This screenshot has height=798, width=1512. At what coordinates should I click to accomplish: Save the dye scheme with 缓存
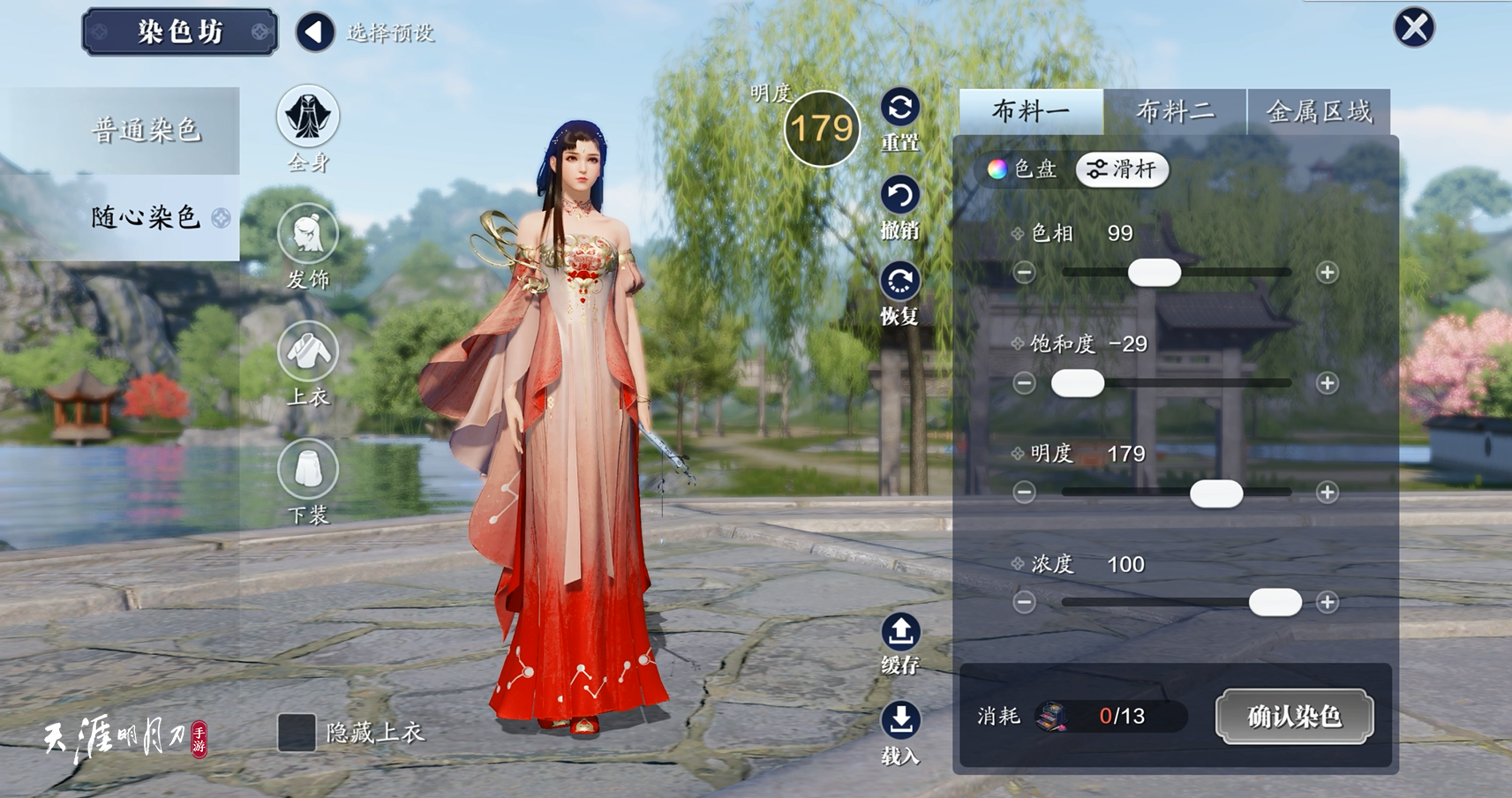(x=900, y=632)
